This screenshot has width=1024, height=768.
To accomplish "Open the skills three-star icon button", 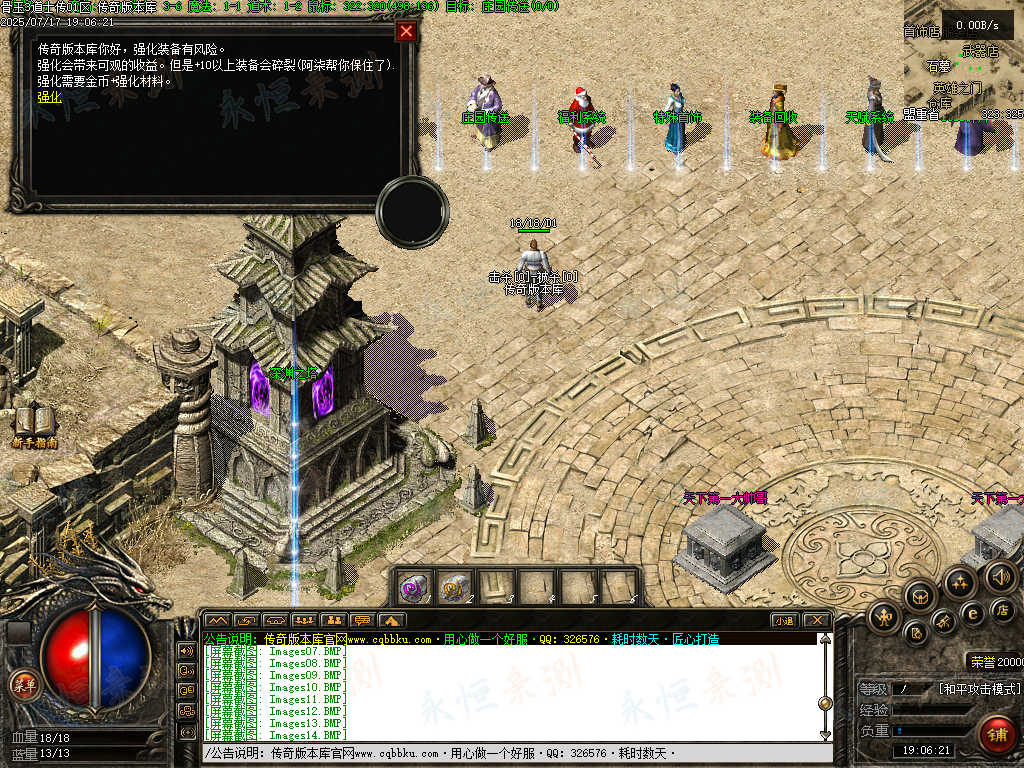I will coord(959,582).
